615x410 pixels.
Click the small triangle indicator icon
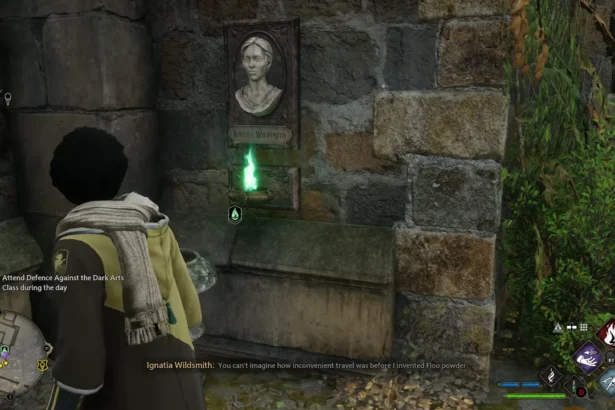(556, 327)
